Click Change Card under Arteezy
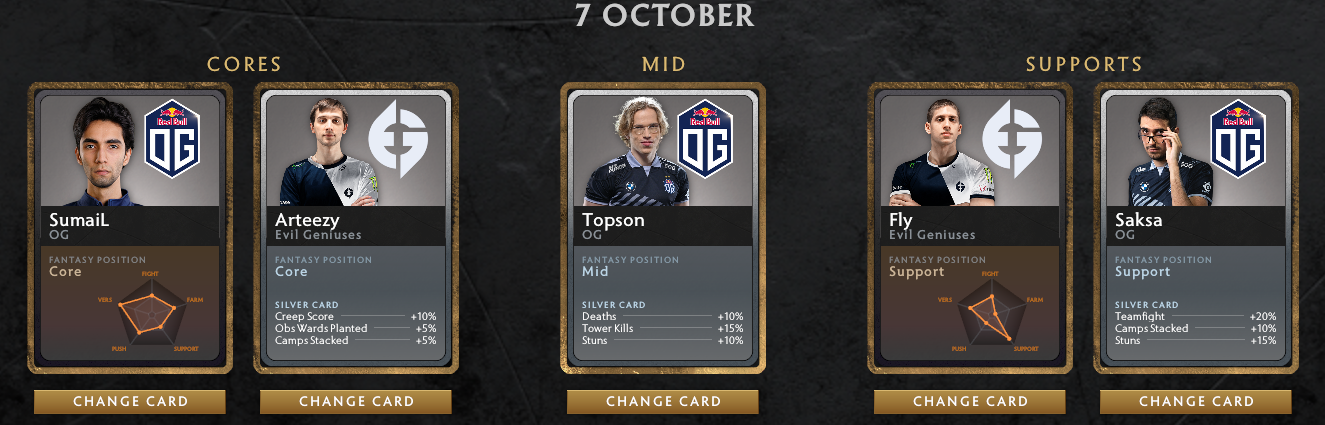This screenshot has height=425, width=1325. [x=356, y=401]
